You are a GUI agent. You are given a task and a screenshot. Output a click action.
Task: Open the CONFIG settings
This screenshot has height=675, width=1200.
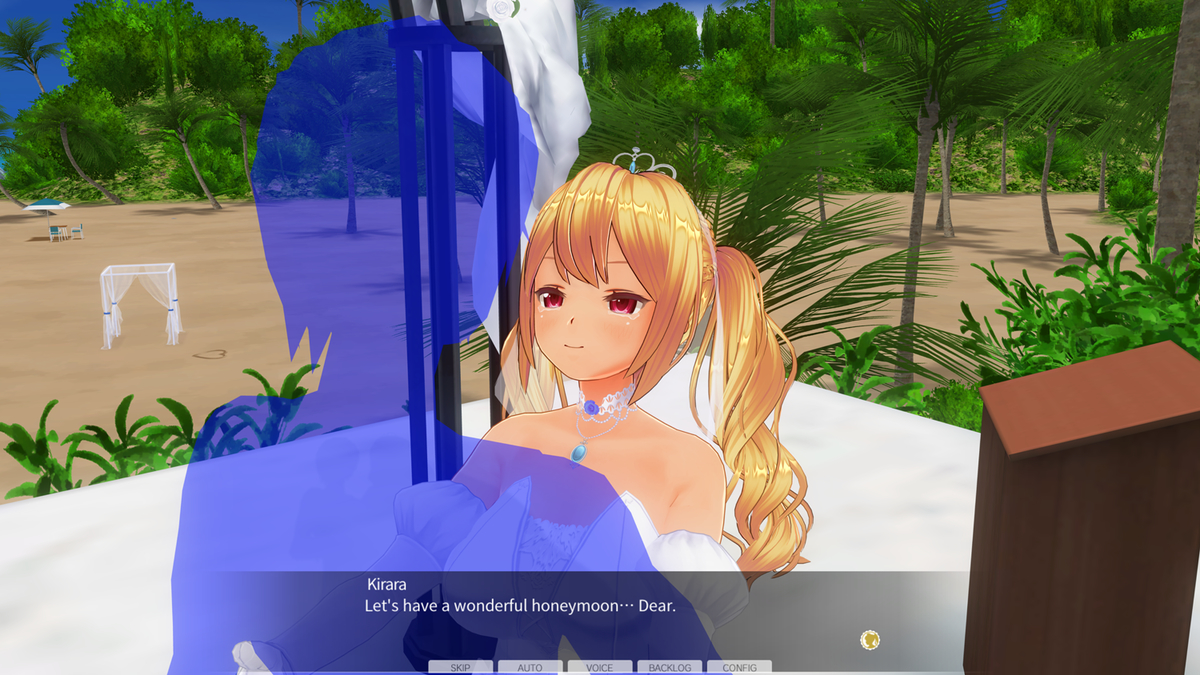(739, 667)
